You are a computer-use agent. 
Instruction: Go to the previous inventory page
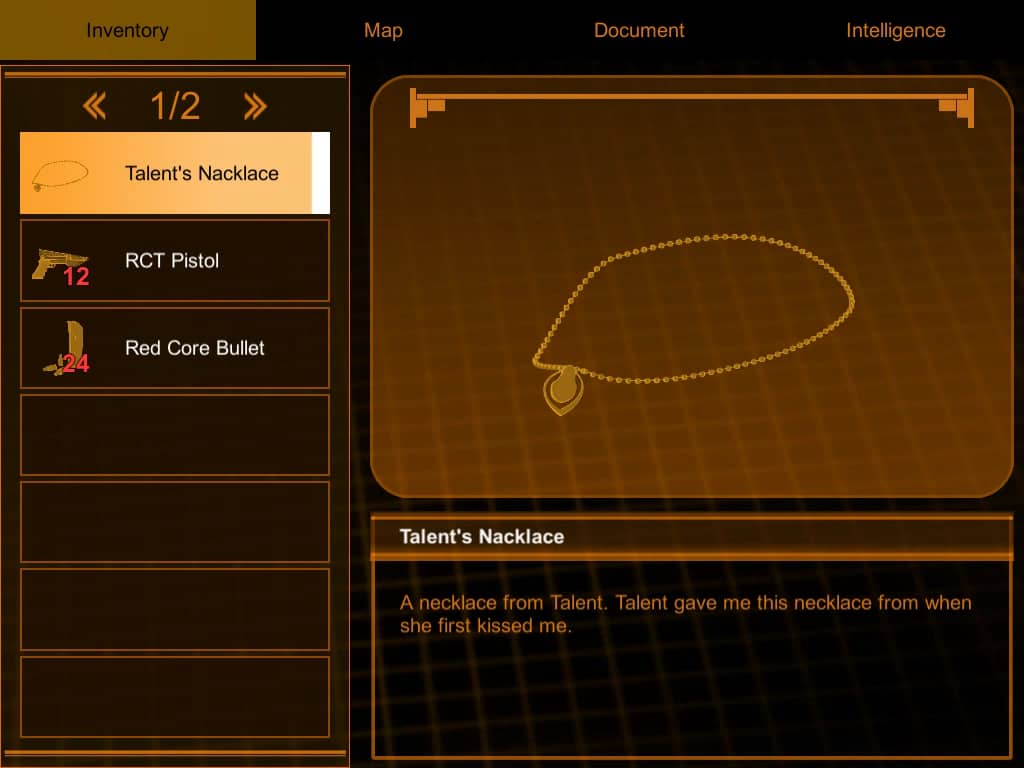click(95, 106)
